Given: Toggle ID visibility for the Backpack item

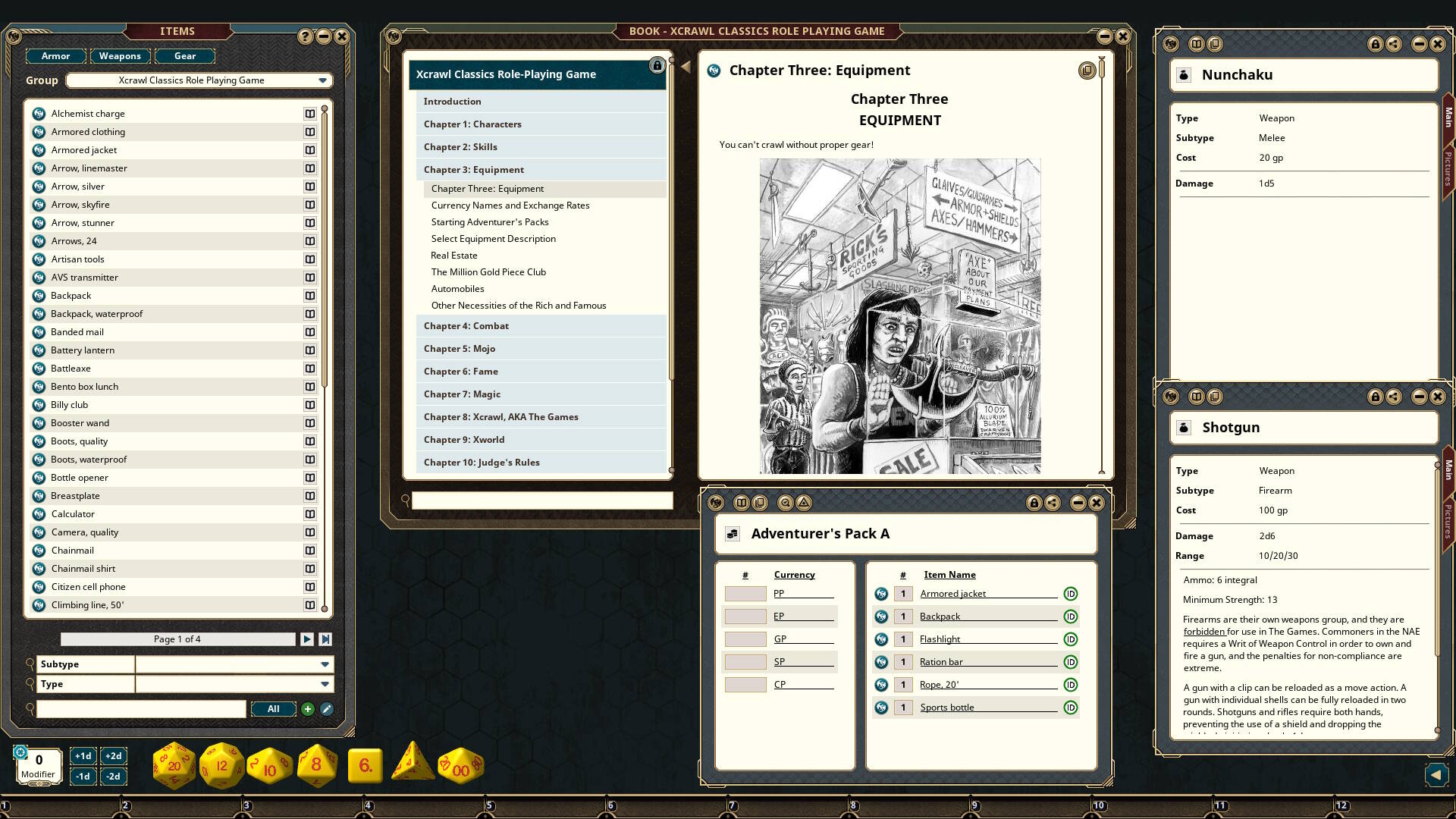Looking at the screenshot, I should click(x=1071, y=617).
